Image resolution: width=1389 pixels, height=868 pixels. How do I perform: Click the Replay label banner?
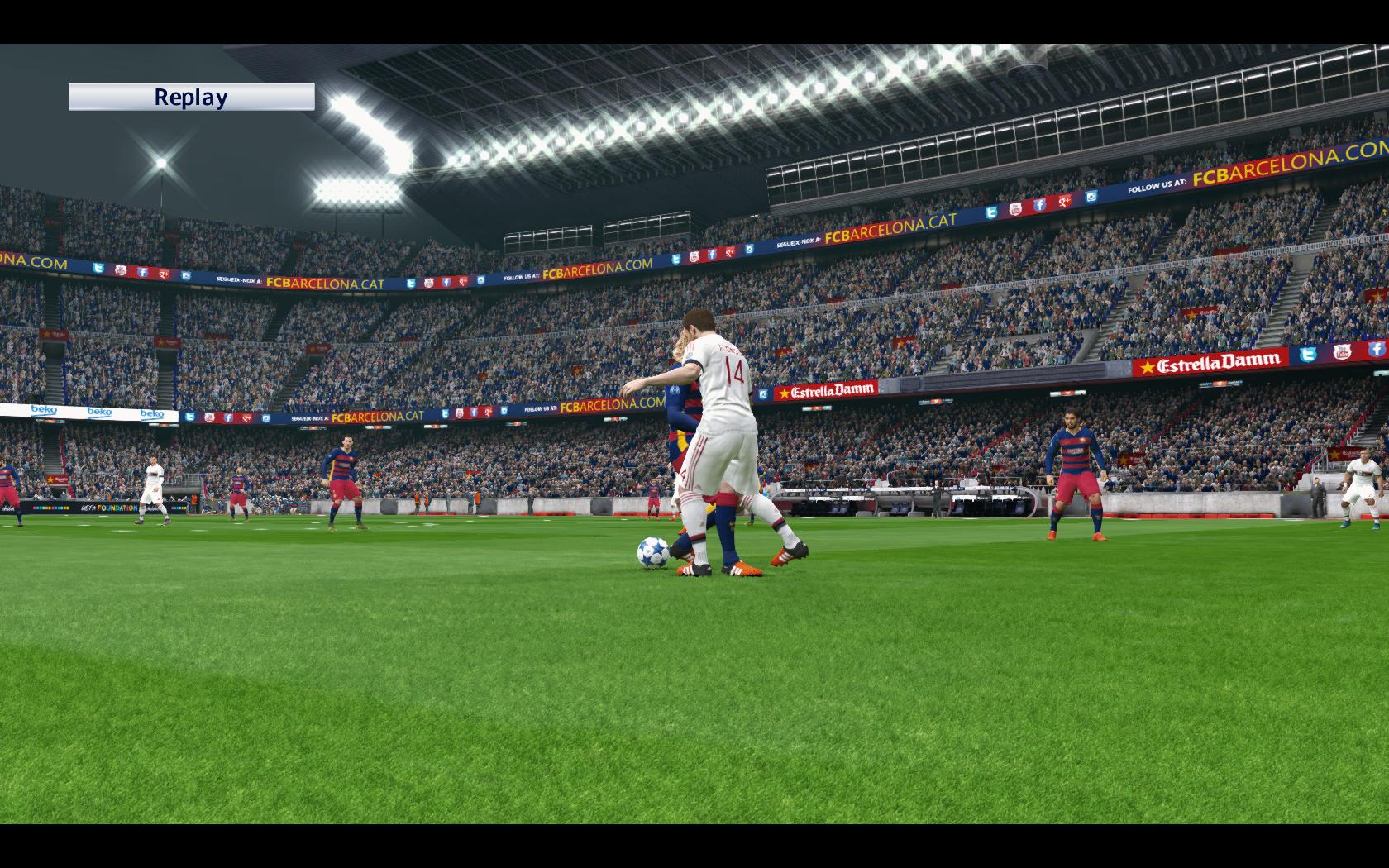pyautogui.click(x=191, y=97)
